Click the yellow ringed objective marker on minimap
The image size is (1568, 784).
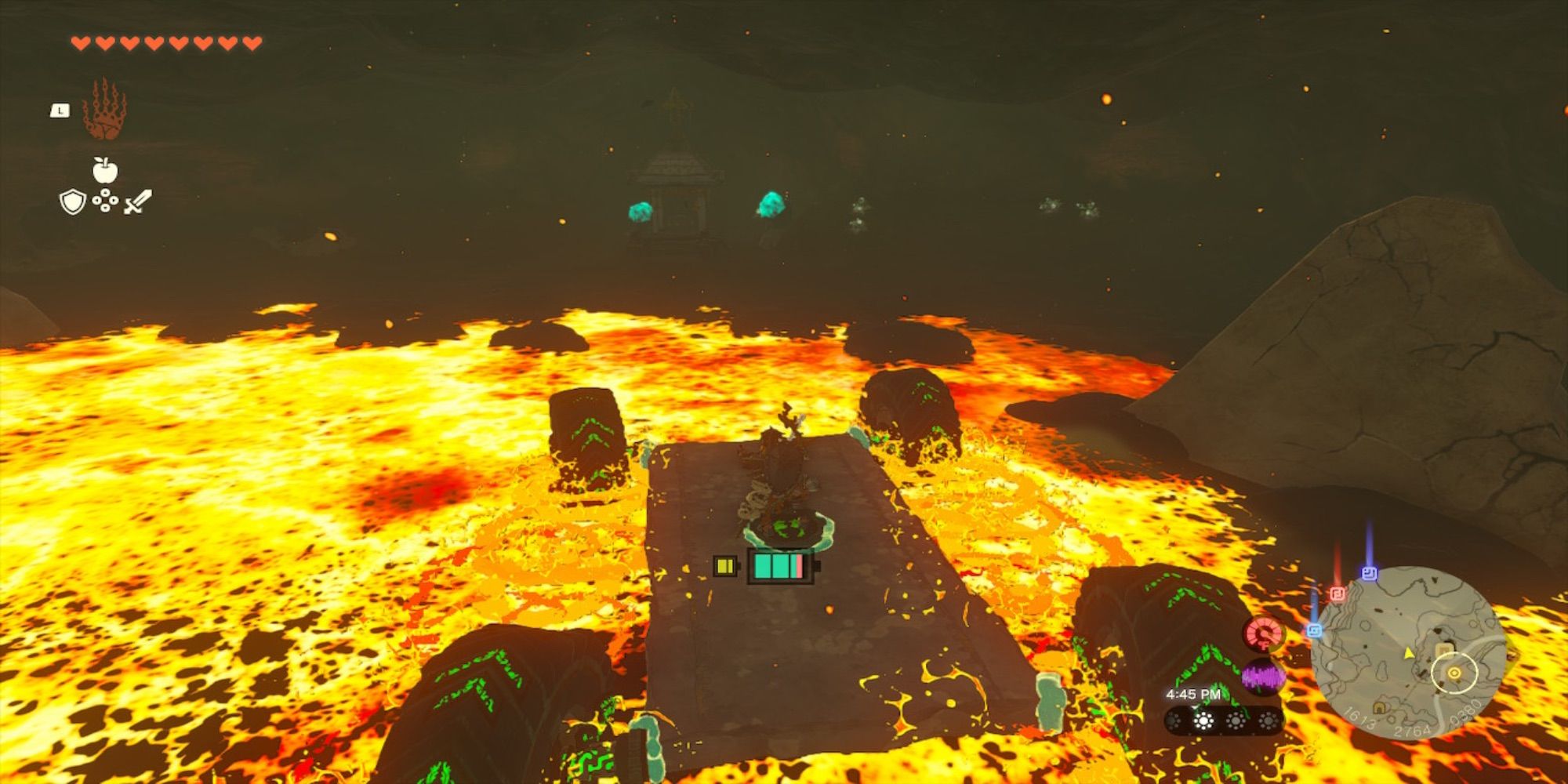coord(1454,673)
